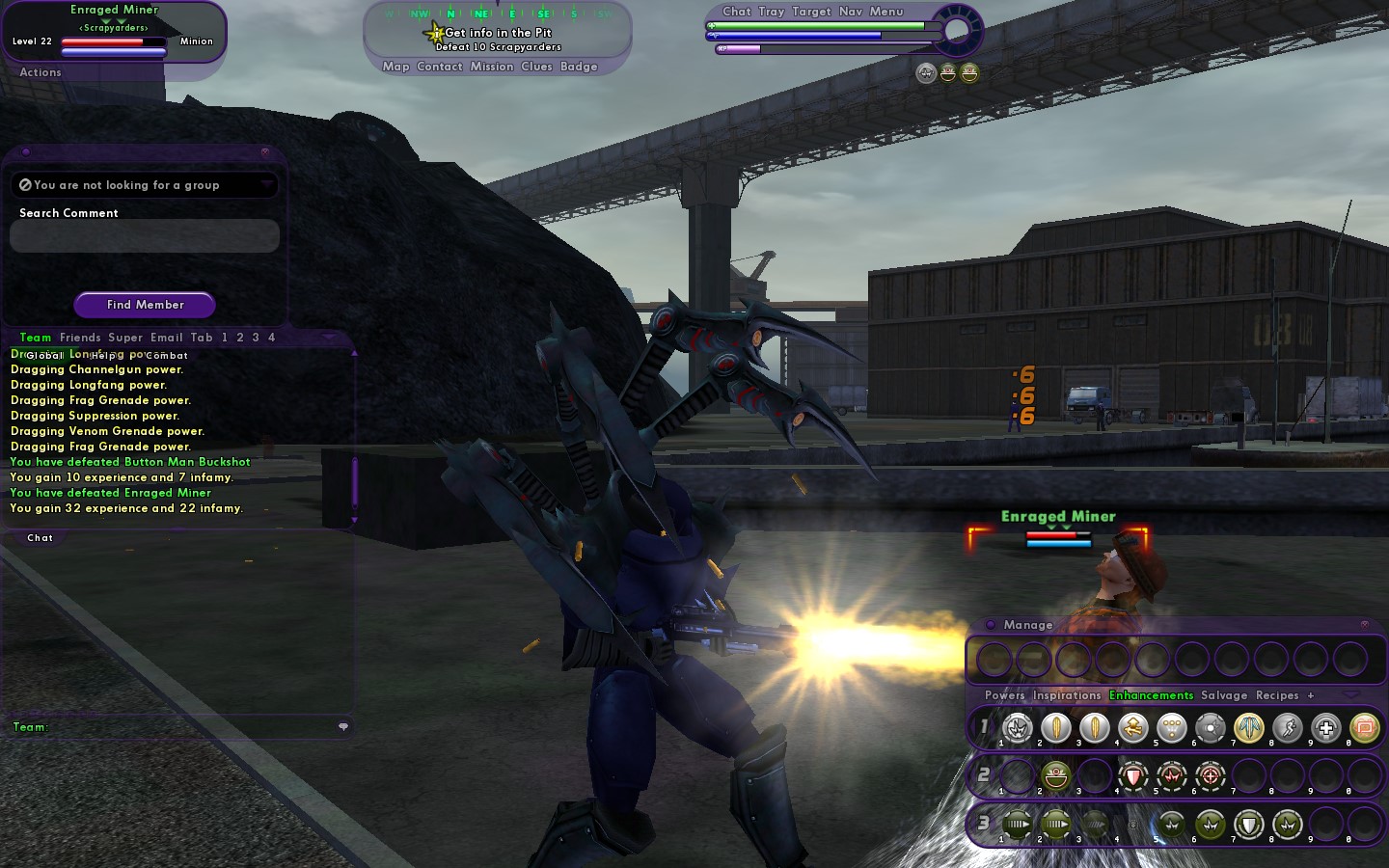Use the white cross rest power
The image size is (1389, 868).
click(x=1326, y=728)
